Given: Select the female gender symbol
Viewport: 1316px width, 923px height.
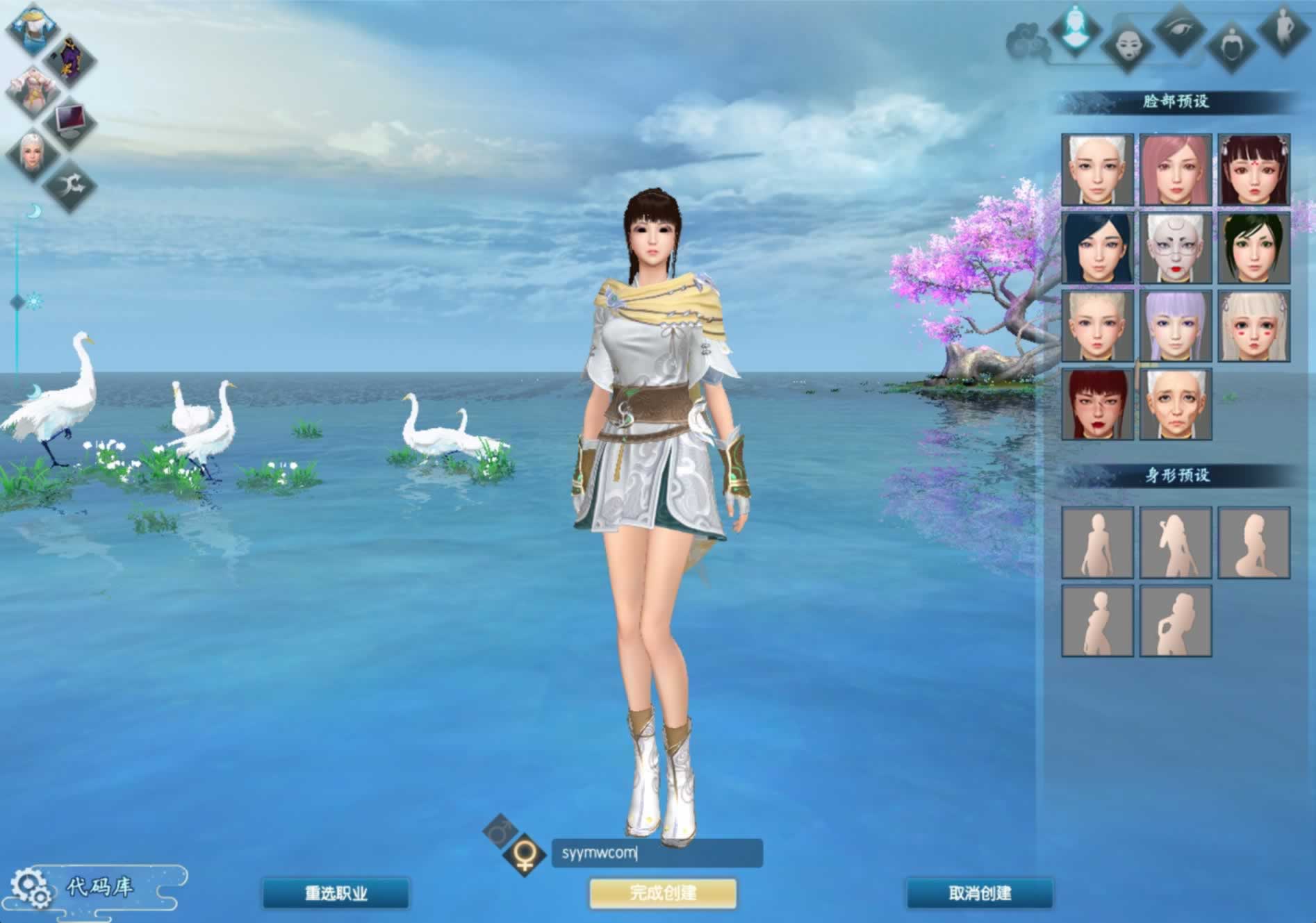Looking at the screenshot, I should 525,854.
